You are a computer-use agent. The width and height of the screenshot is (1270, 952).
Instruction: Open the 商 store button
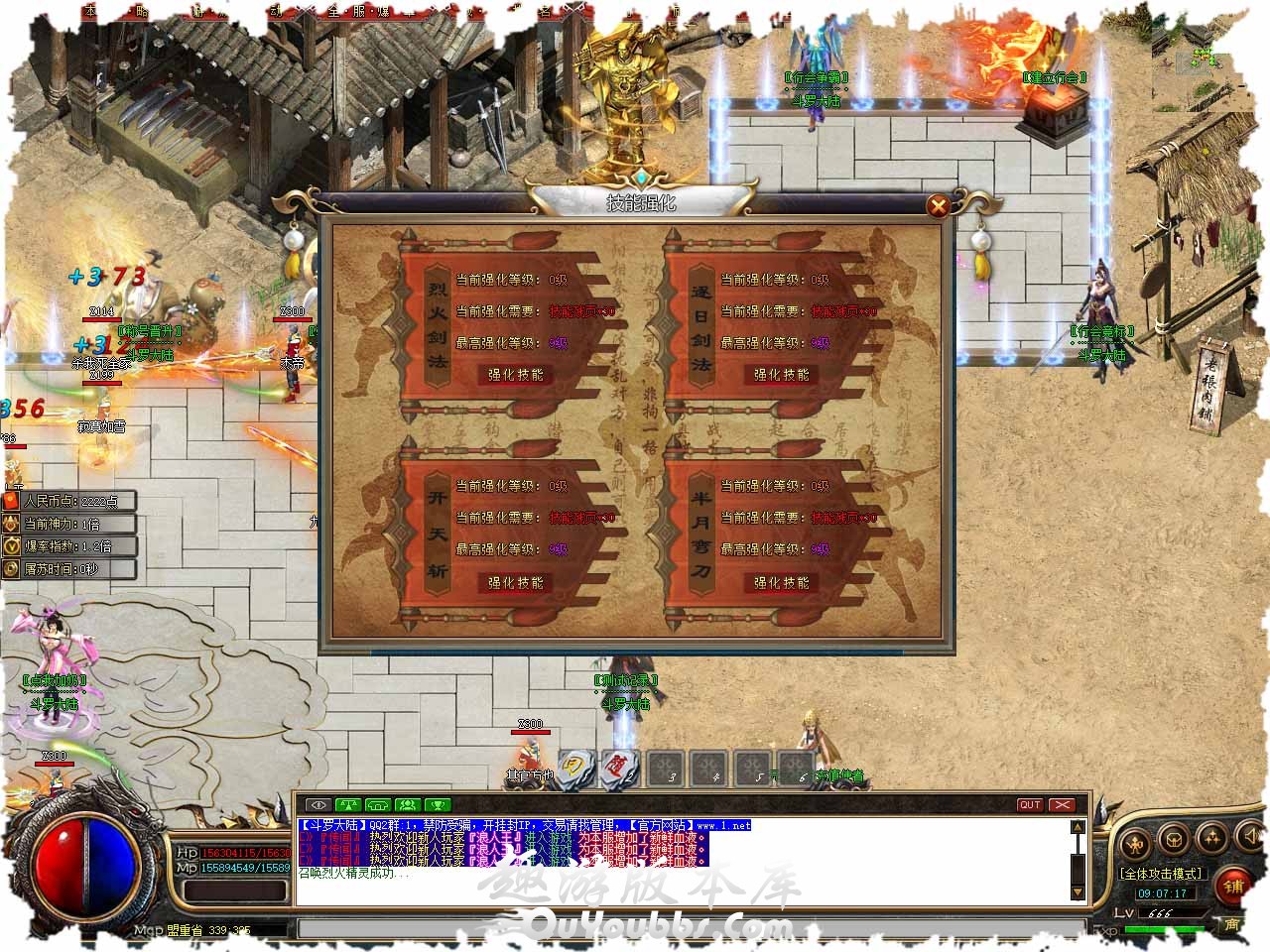pos(1231,924)
